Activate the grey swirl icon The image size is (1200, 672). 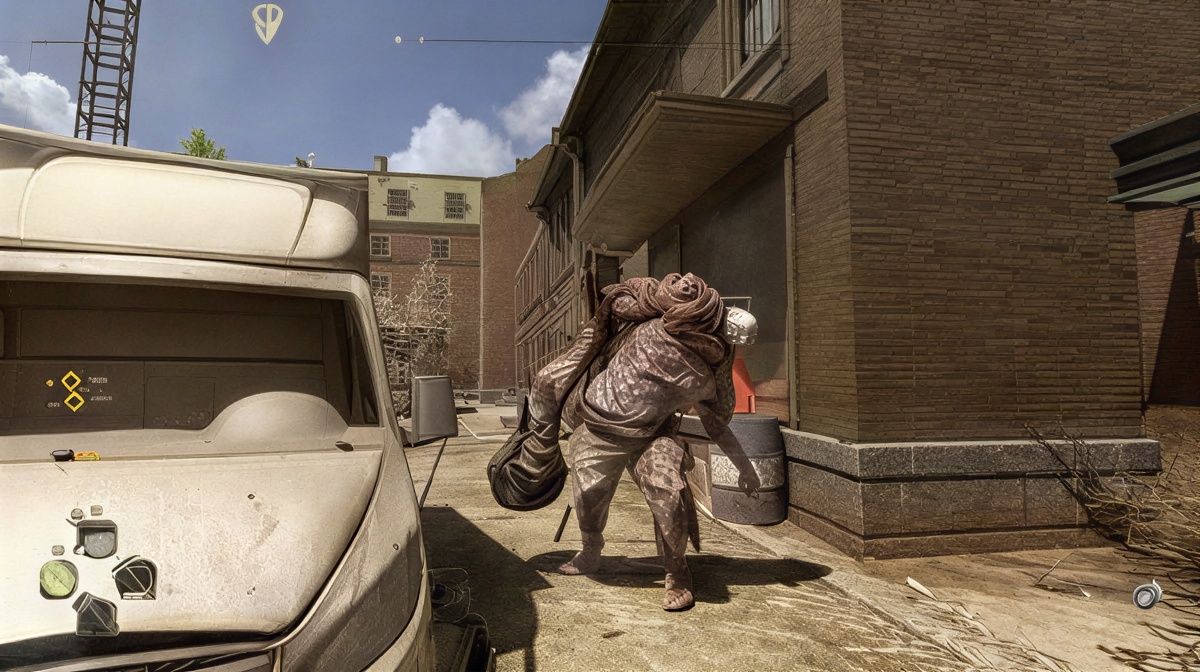(x=1146, y=595)
